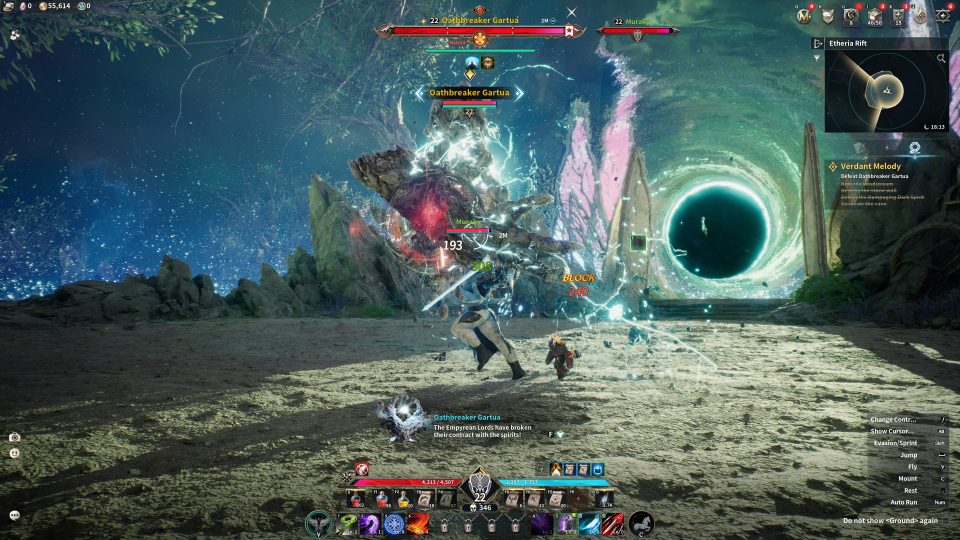Select the Verdant Melody quest tracker

click(870, 166)
